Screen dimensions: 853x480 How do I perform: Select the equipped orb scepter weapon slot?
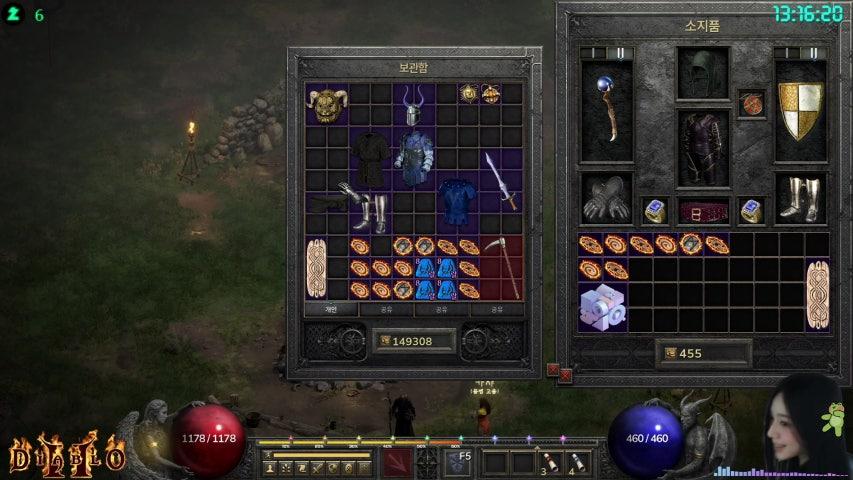pos(606,111)
